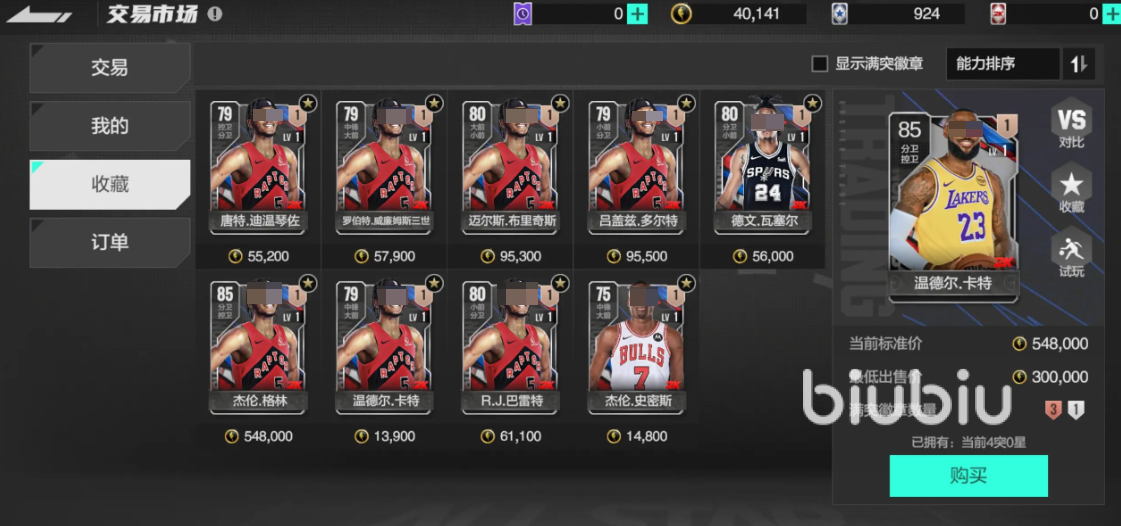Select the 杰伦.格林 card priced 548,000
Image resolution: width=1121 pixels, height=526 pixels.
coord(258,347)
